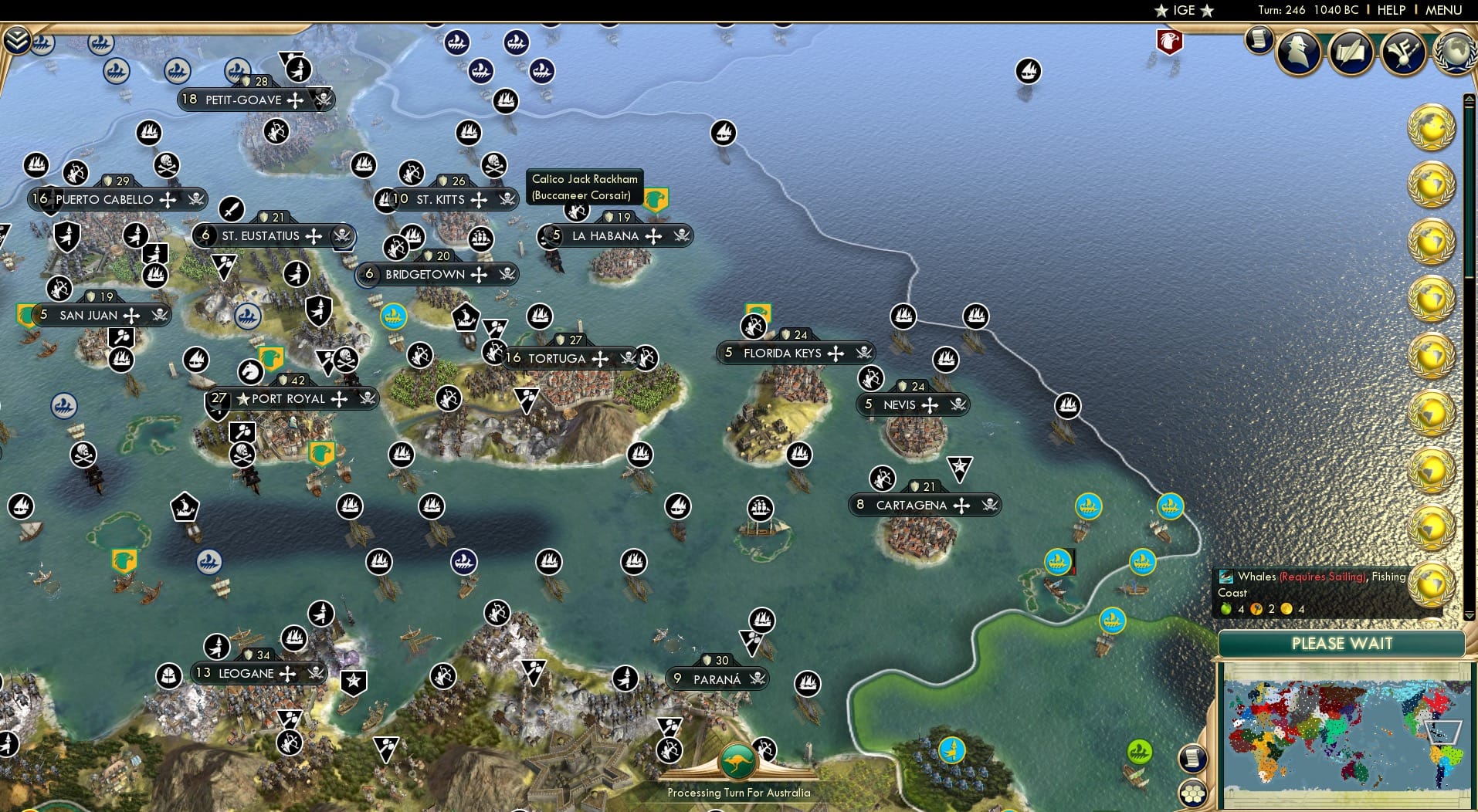Open the map options scroll beside minimap
Screen dimensions: 1478x812
[1192, 758]
